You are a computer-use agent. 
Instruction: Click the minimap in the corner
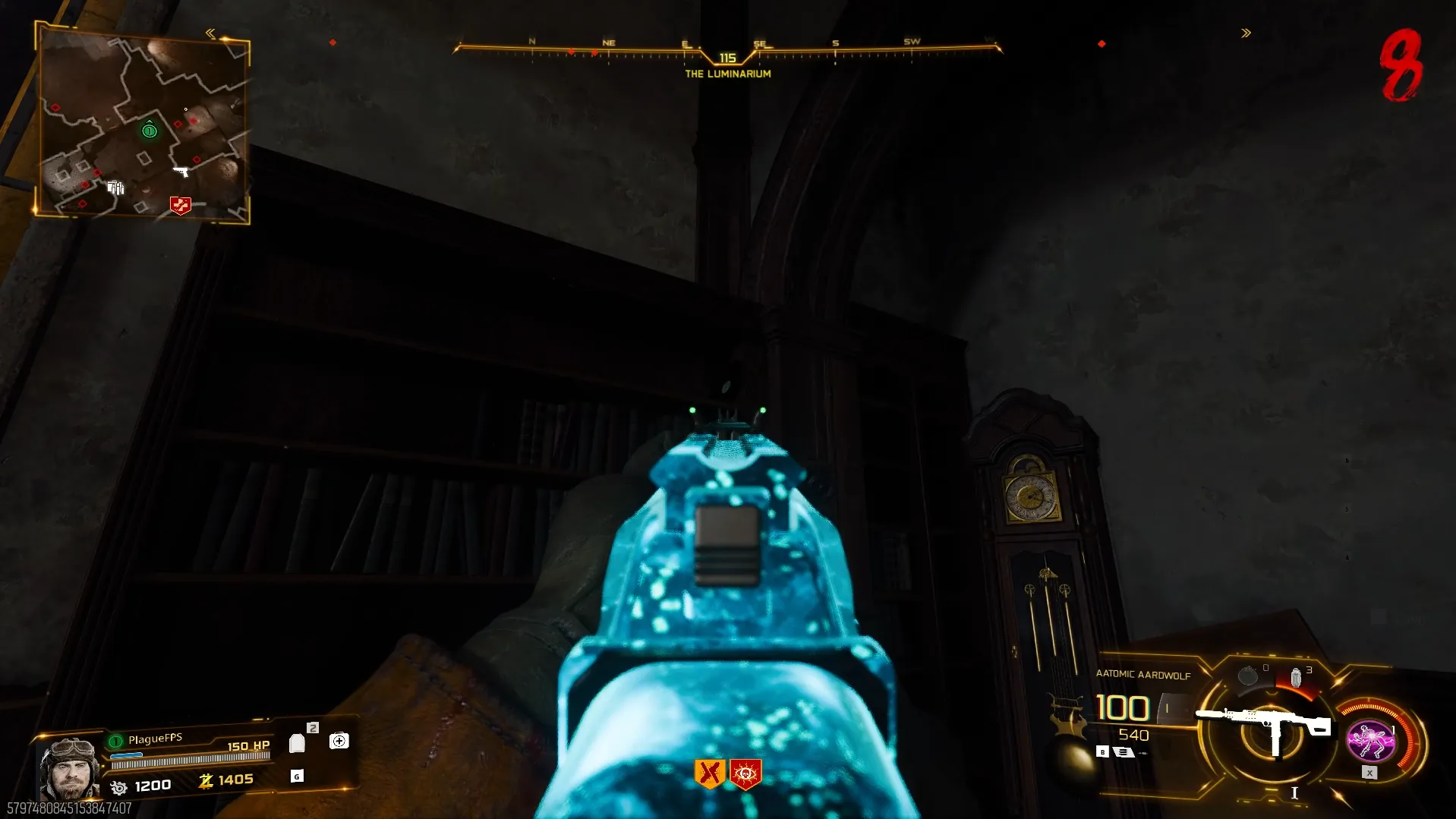point(143,125)
